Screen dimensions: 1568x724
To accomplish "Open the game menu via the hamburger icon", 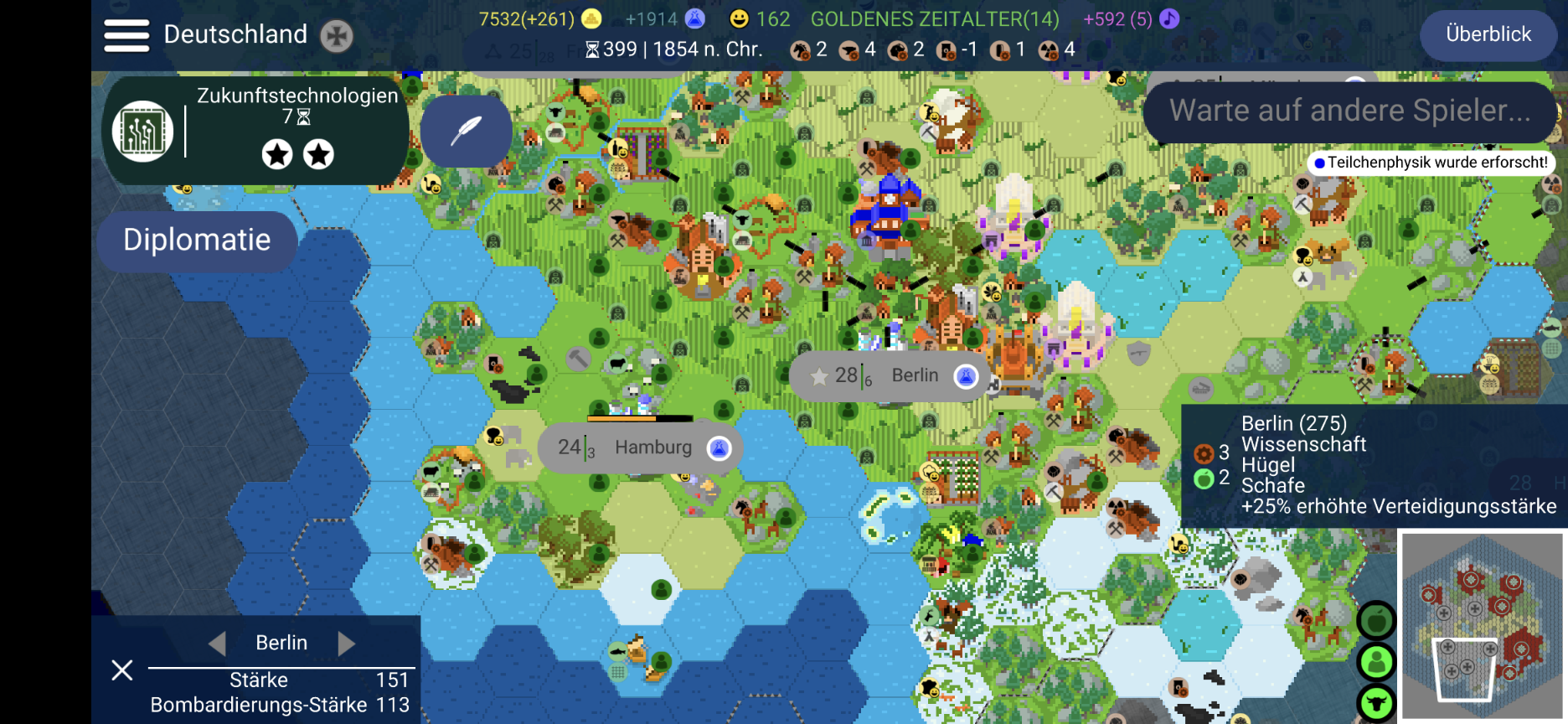I will (126, 35).
